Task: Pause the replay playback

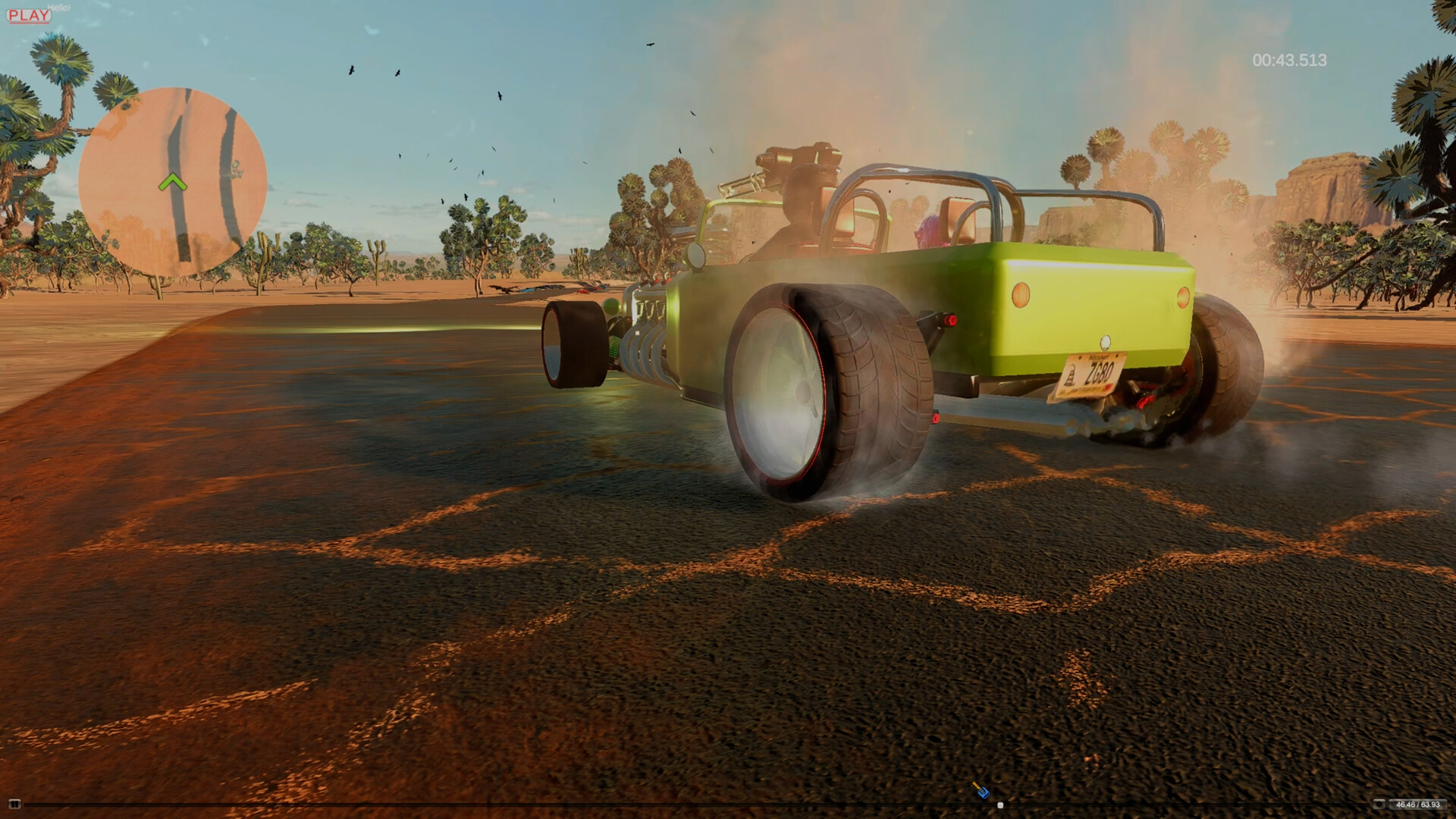Action: (13, 805)
